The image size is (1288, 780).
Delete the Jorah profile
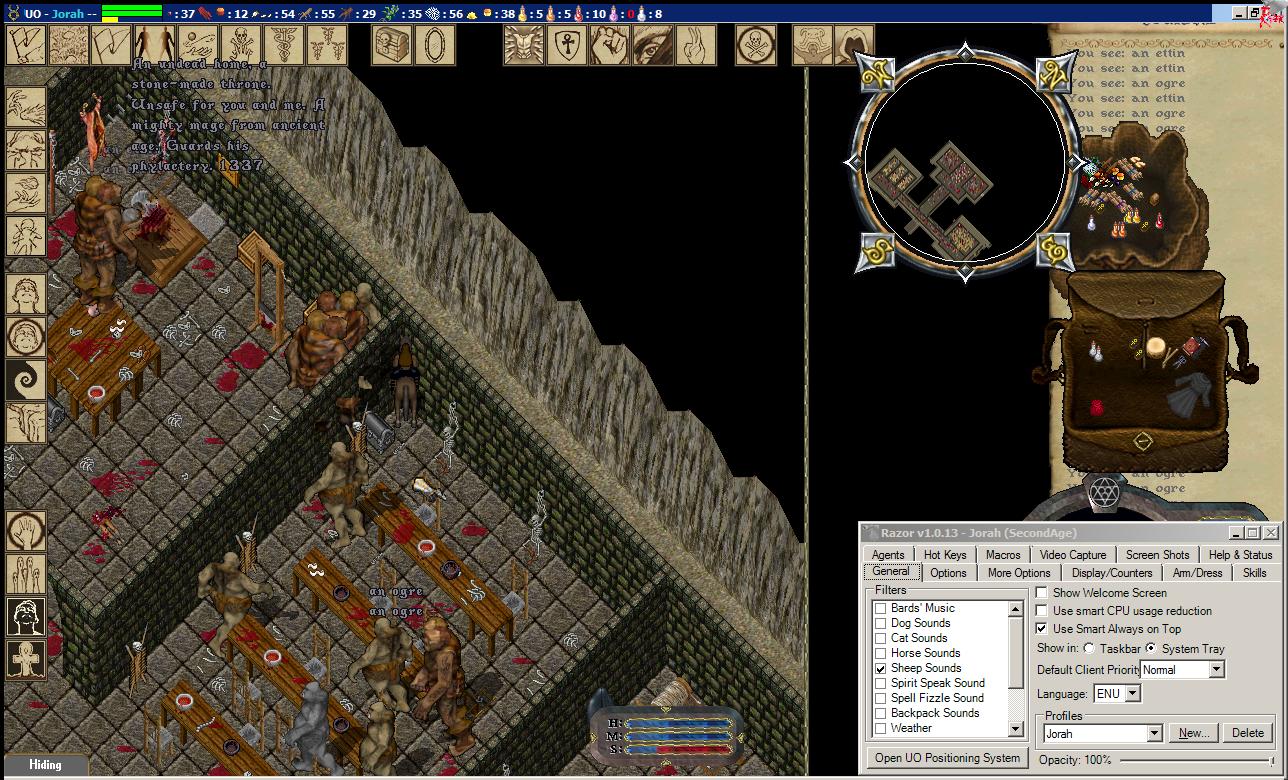point(1248,733)
